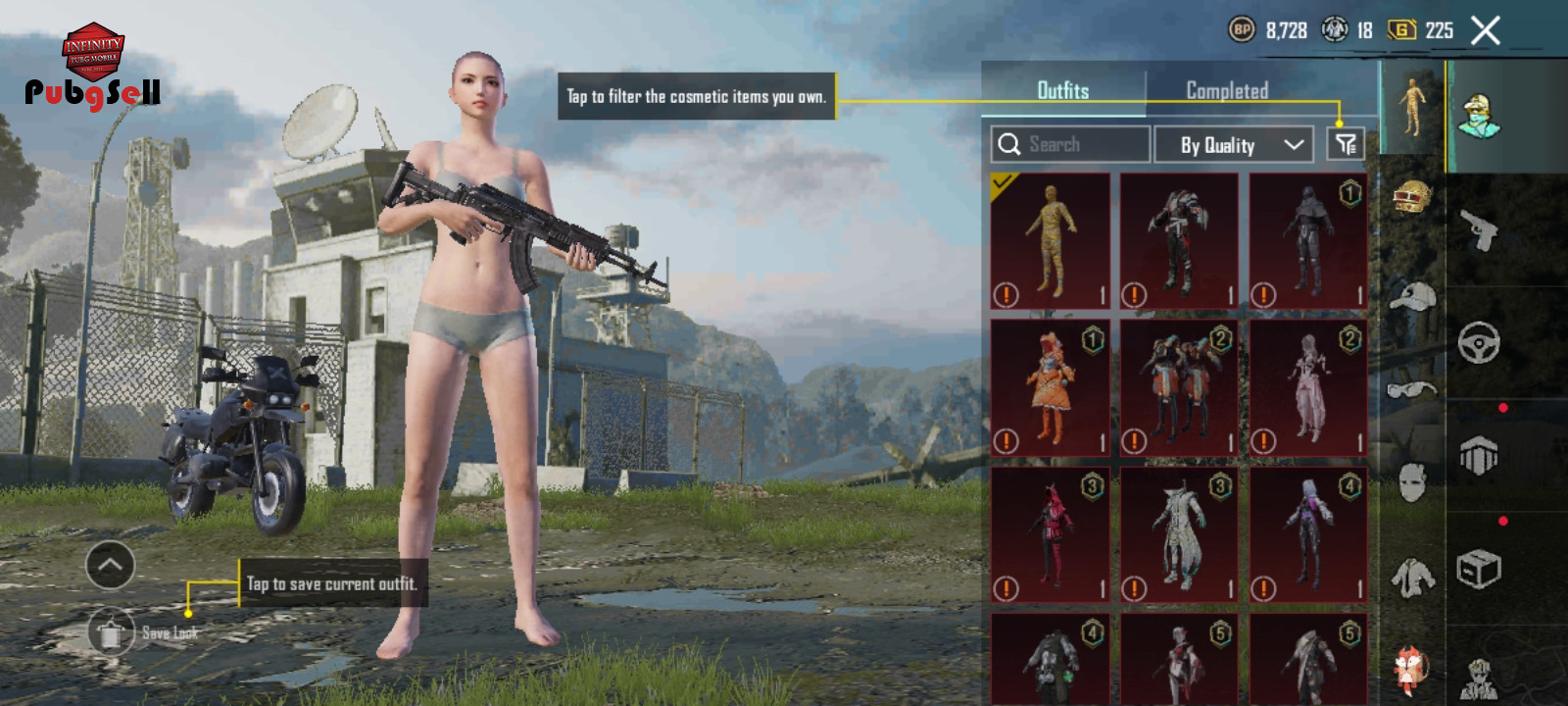Click the up arrow expand button
Viewport: 1568px width, 706px height.
[x=110, y=565]
